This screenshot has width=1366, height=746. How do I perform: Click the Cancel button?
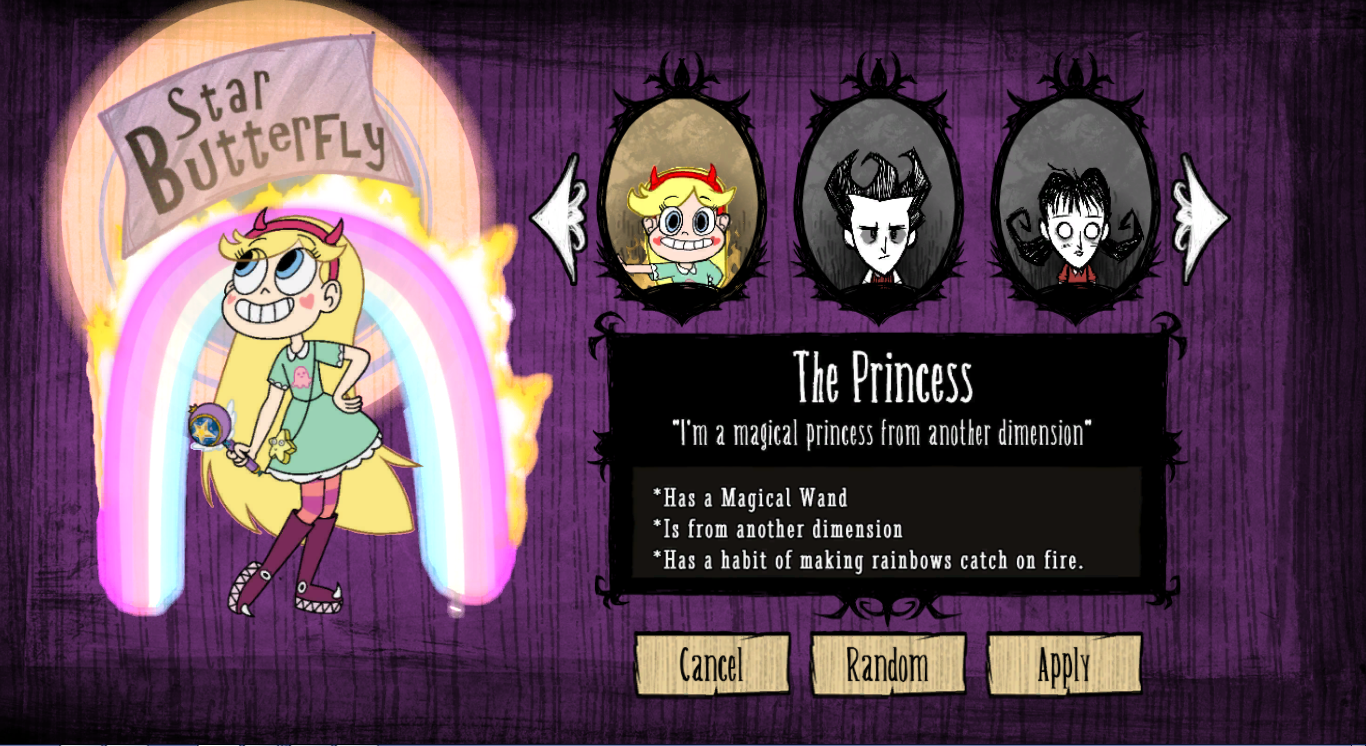pos(714,663)
